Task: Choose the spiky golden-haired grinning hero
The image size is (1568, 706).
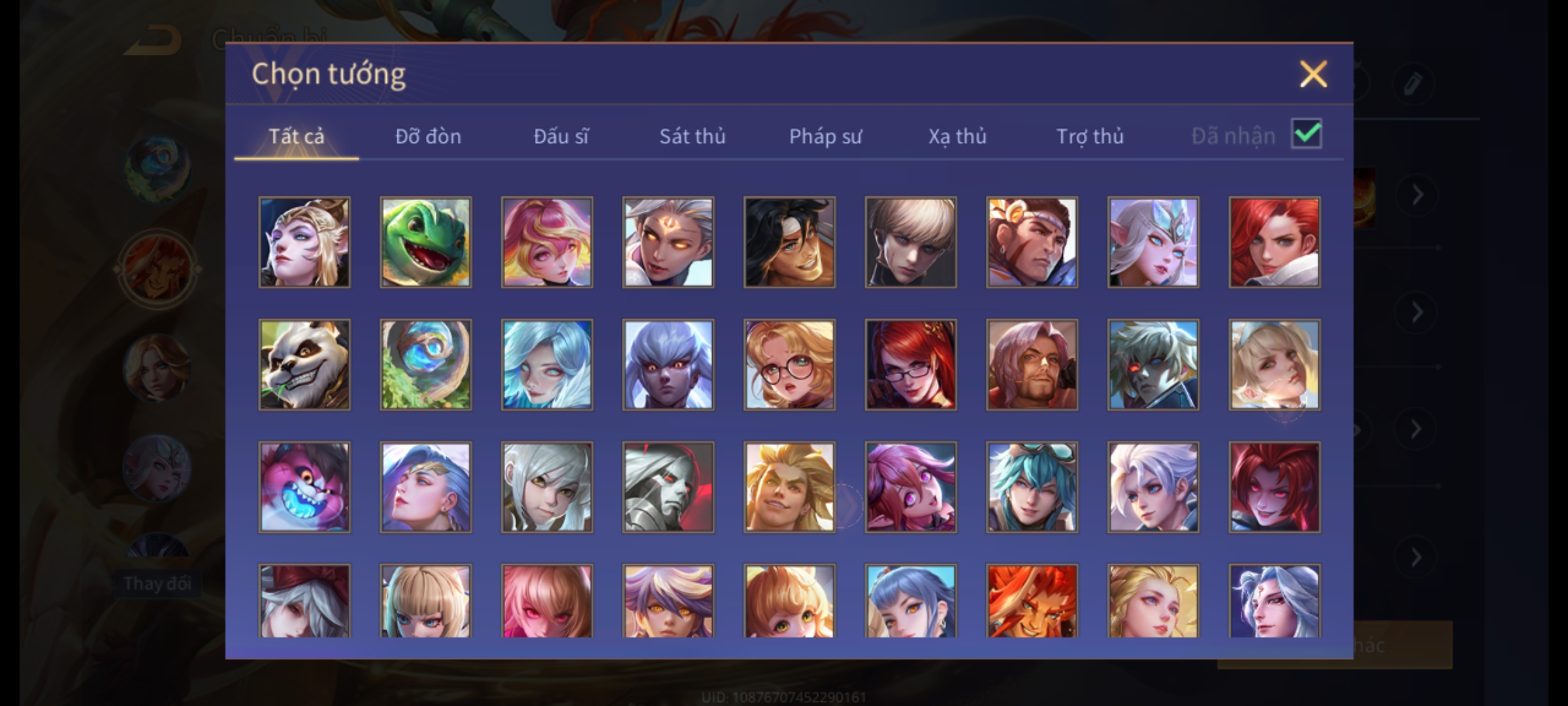Action: (x=789, y=487)
